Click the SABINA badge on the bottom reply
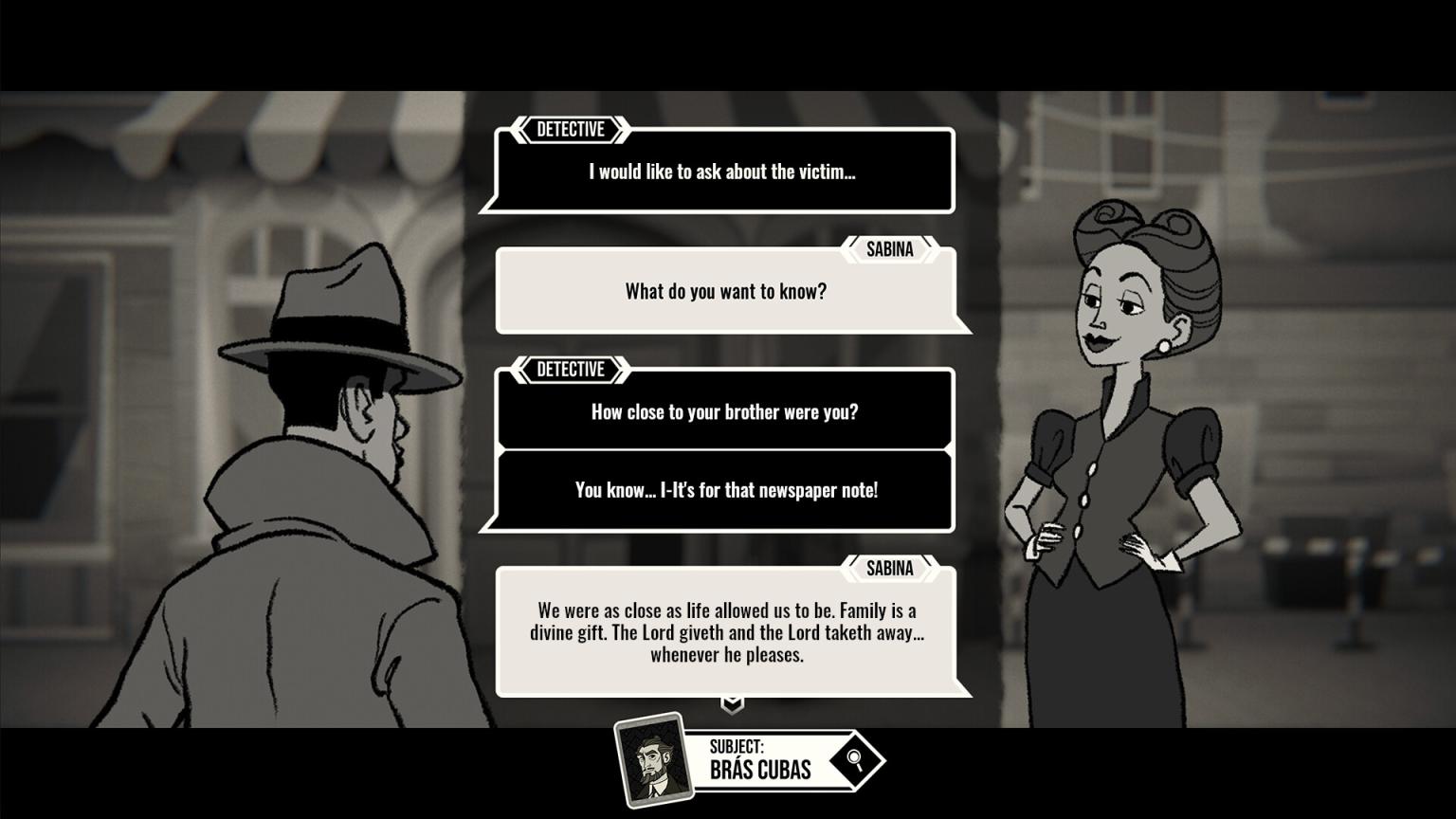Viewport: 1456px width, 819px height. tap(889, 568)
